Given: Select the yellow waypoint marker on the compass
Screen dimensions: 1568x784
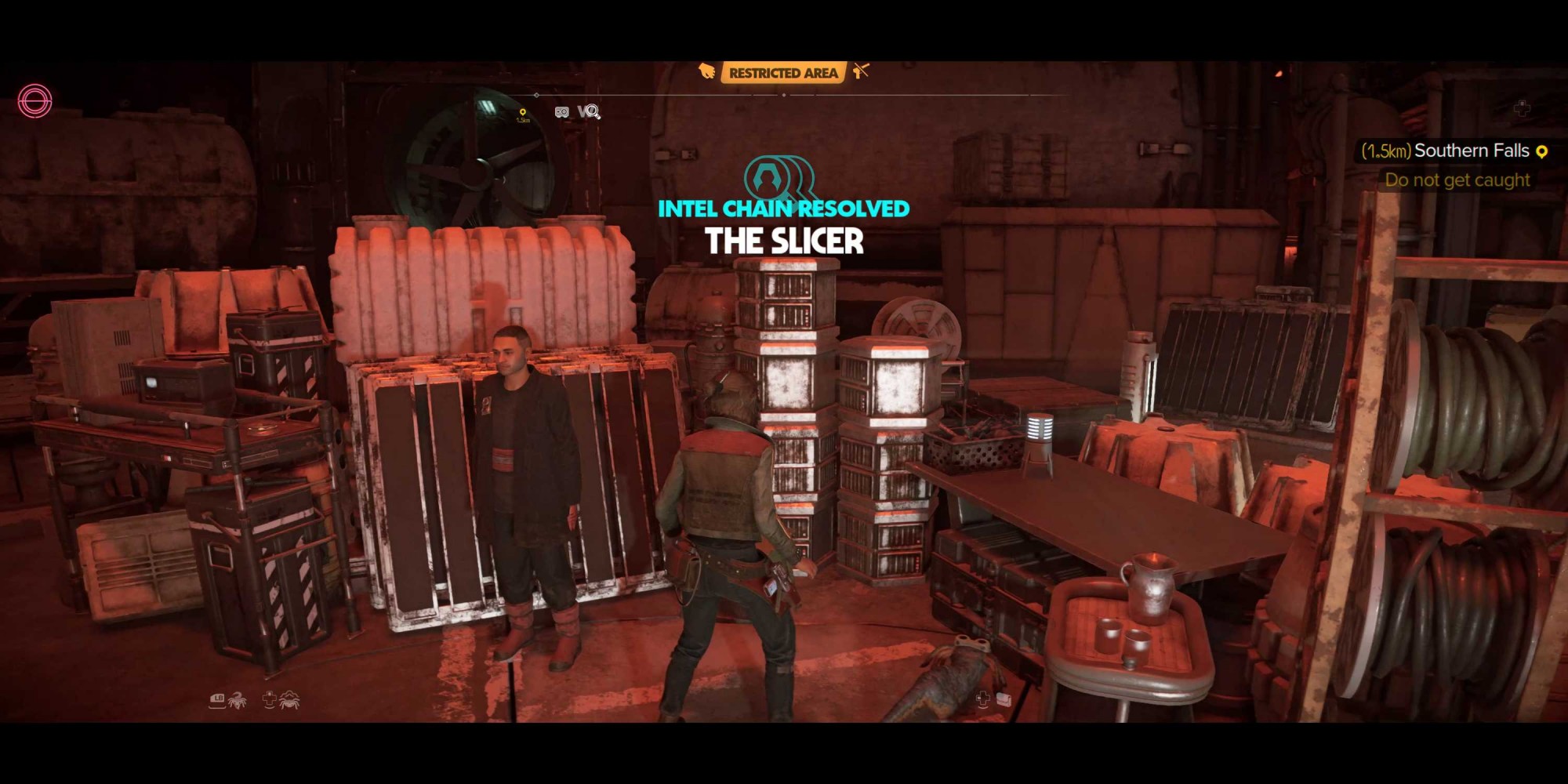Looking at the screenshot, I should 523,114.
